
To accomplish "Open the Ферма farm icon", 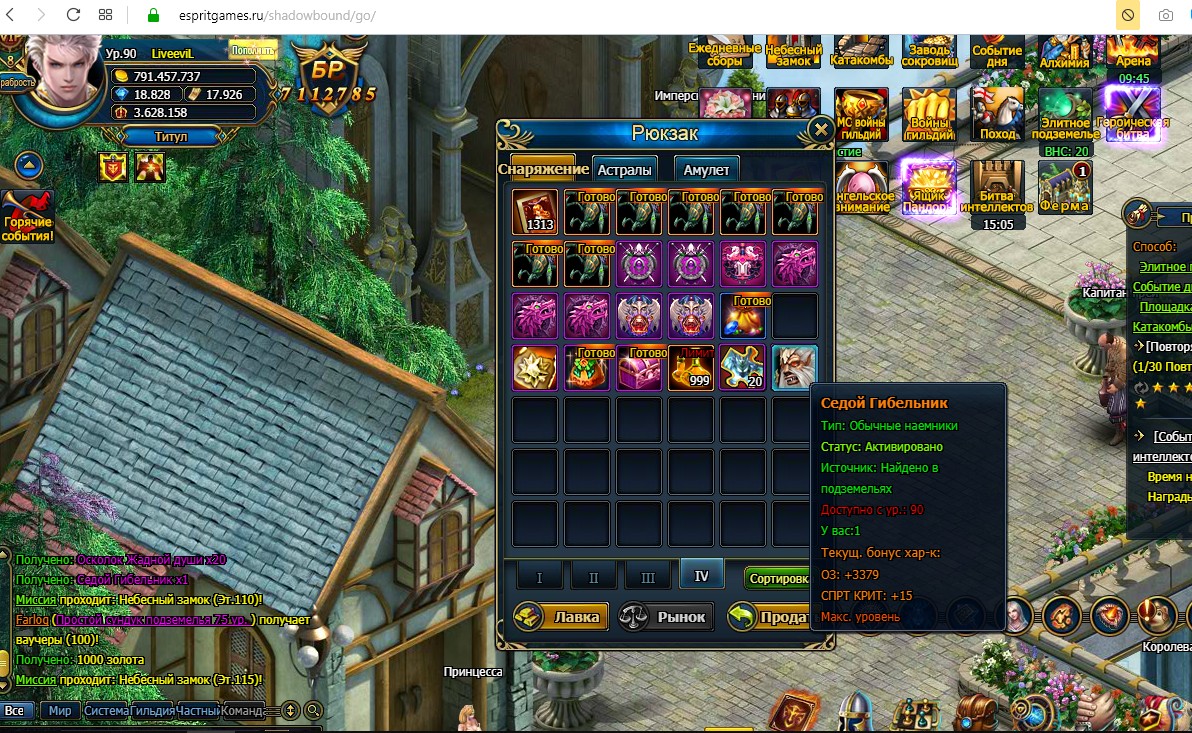I will (x=1064, y=187).
